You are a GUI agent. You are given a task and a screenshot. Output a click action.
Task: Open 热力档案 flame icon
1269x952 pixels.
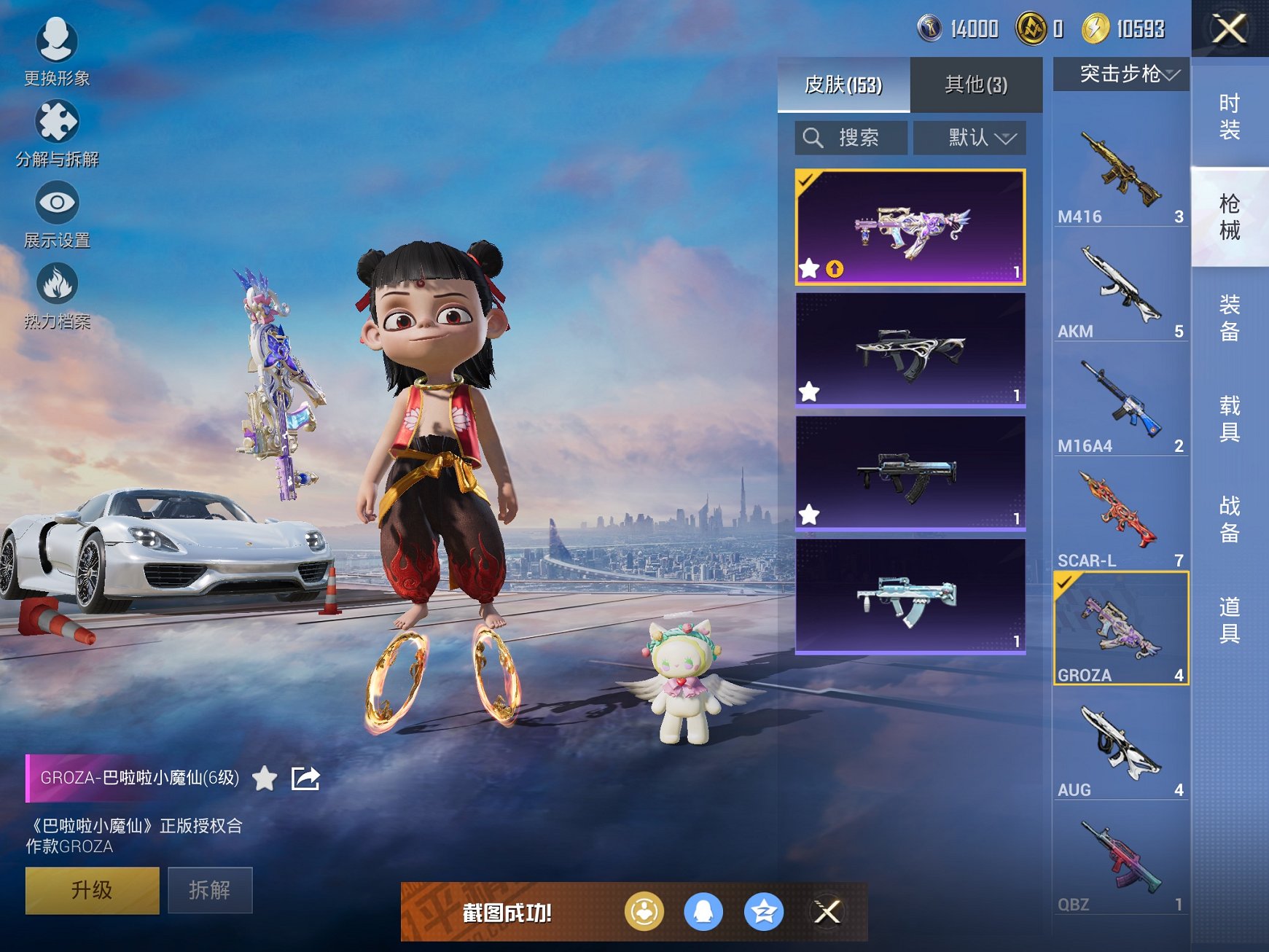57,294
